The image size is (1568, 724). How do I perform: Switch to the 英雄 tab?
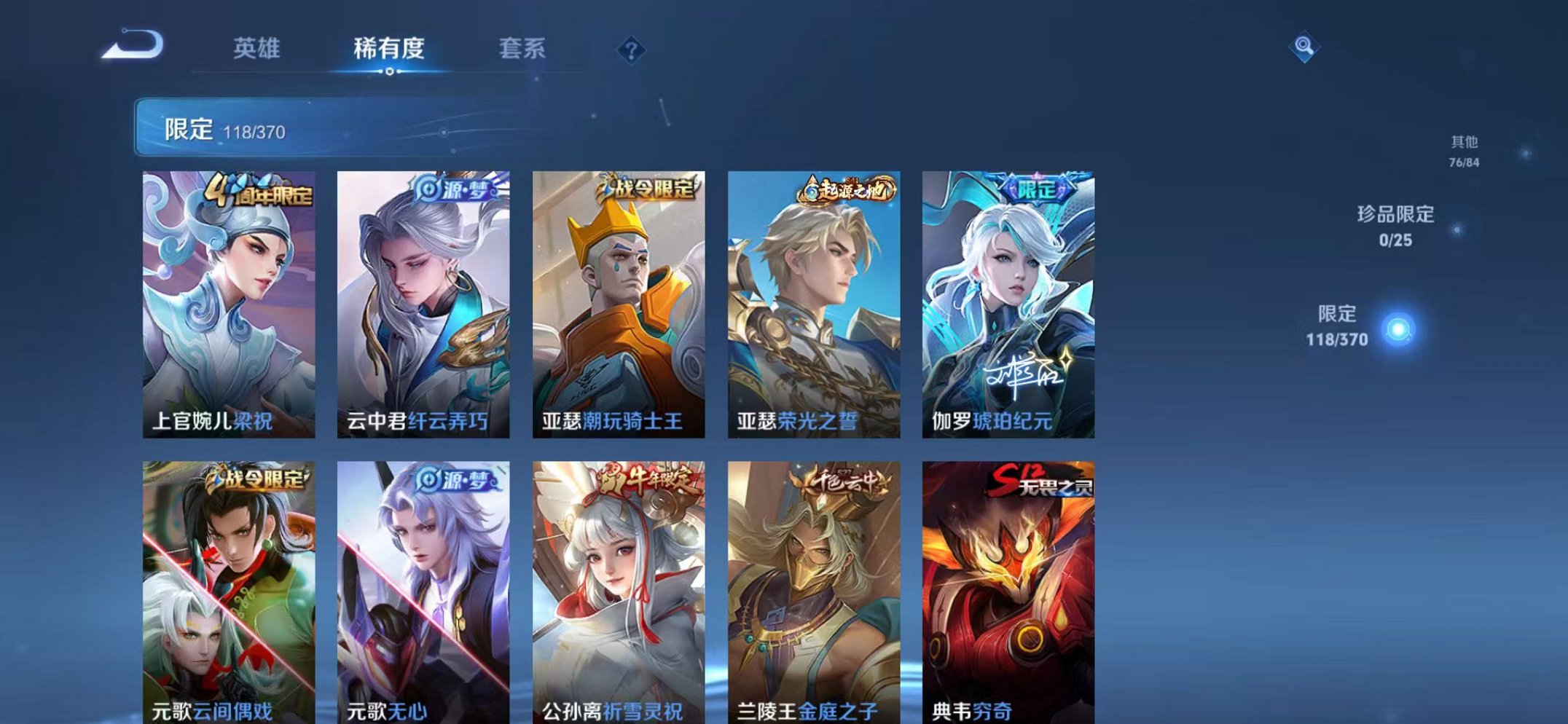(x=257, y=50)
